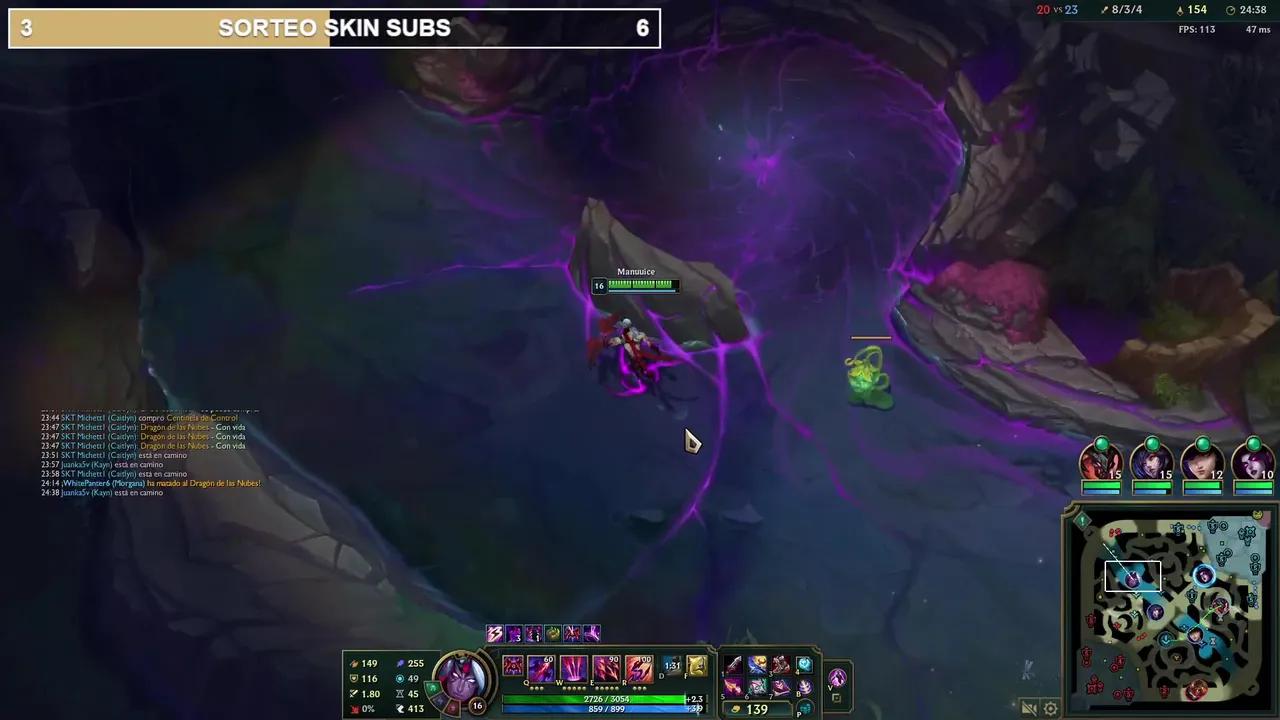Cast the W ability icon
Image resolution: width=1280 pixels, height=720 pixels.
click(572, 668)
